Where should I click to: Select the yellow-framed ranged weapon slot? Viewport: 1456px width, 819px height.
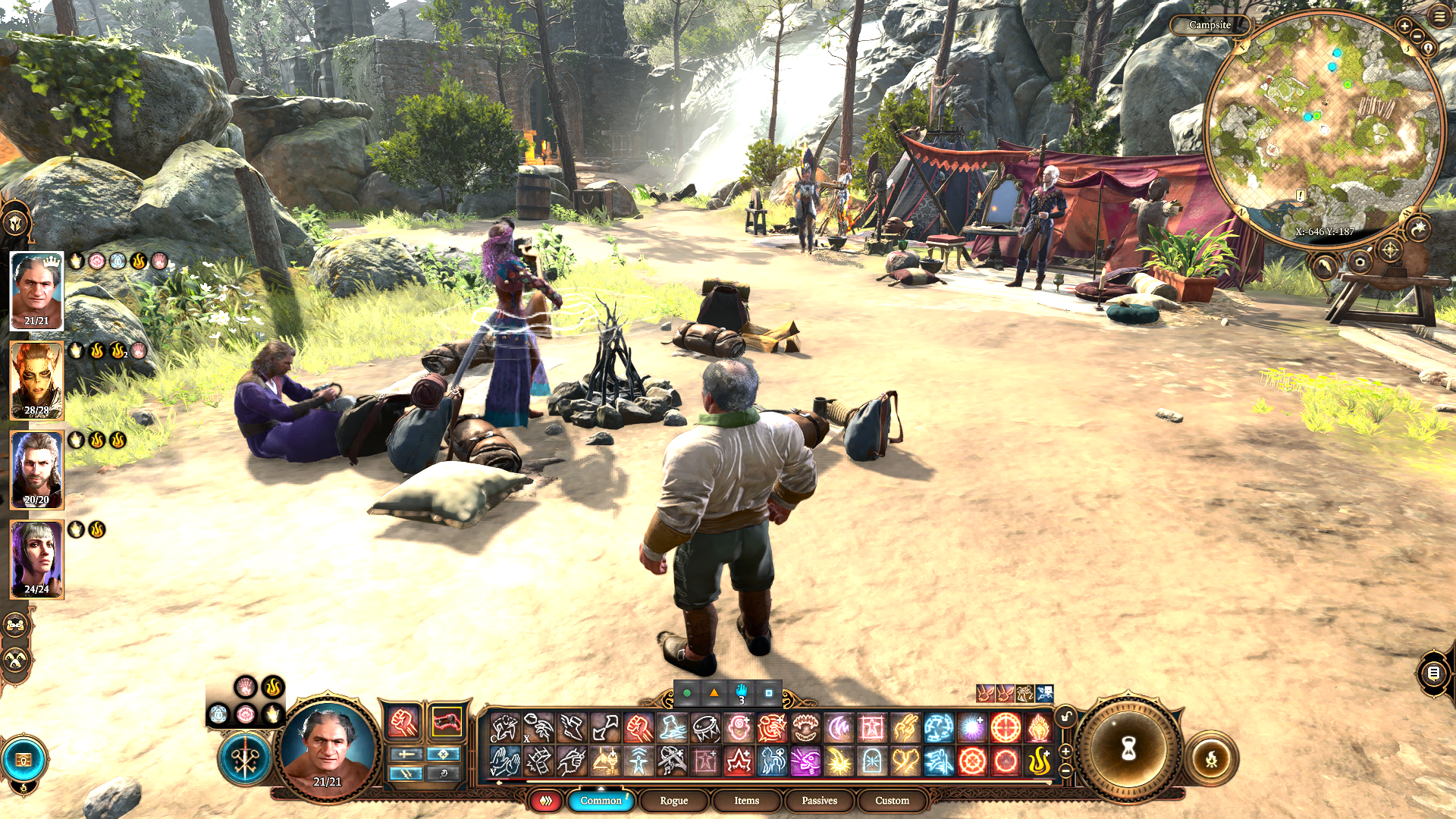(x=446, y=723)
